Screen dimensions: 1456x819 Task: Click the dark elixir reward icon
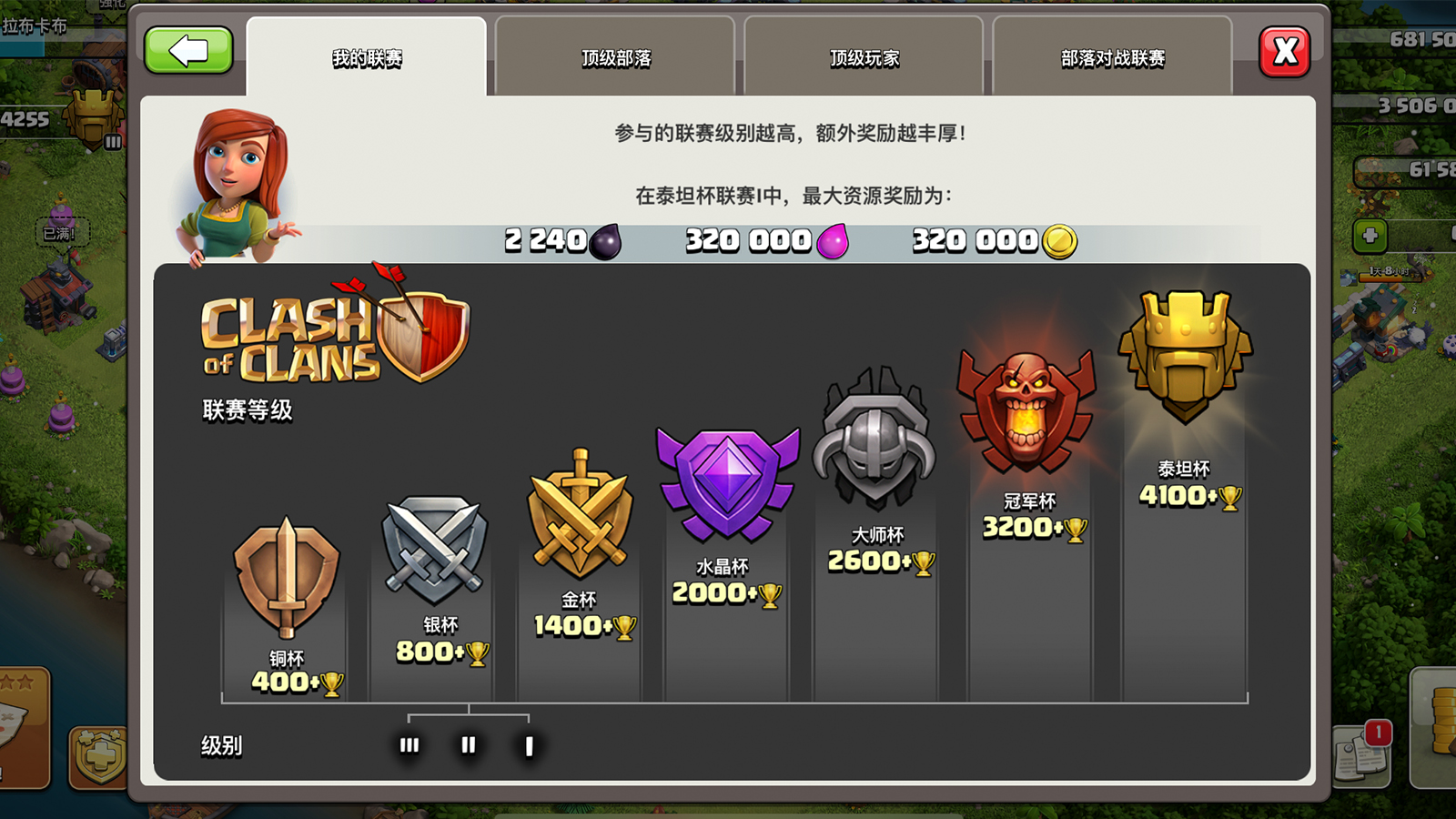click(608, 240)
